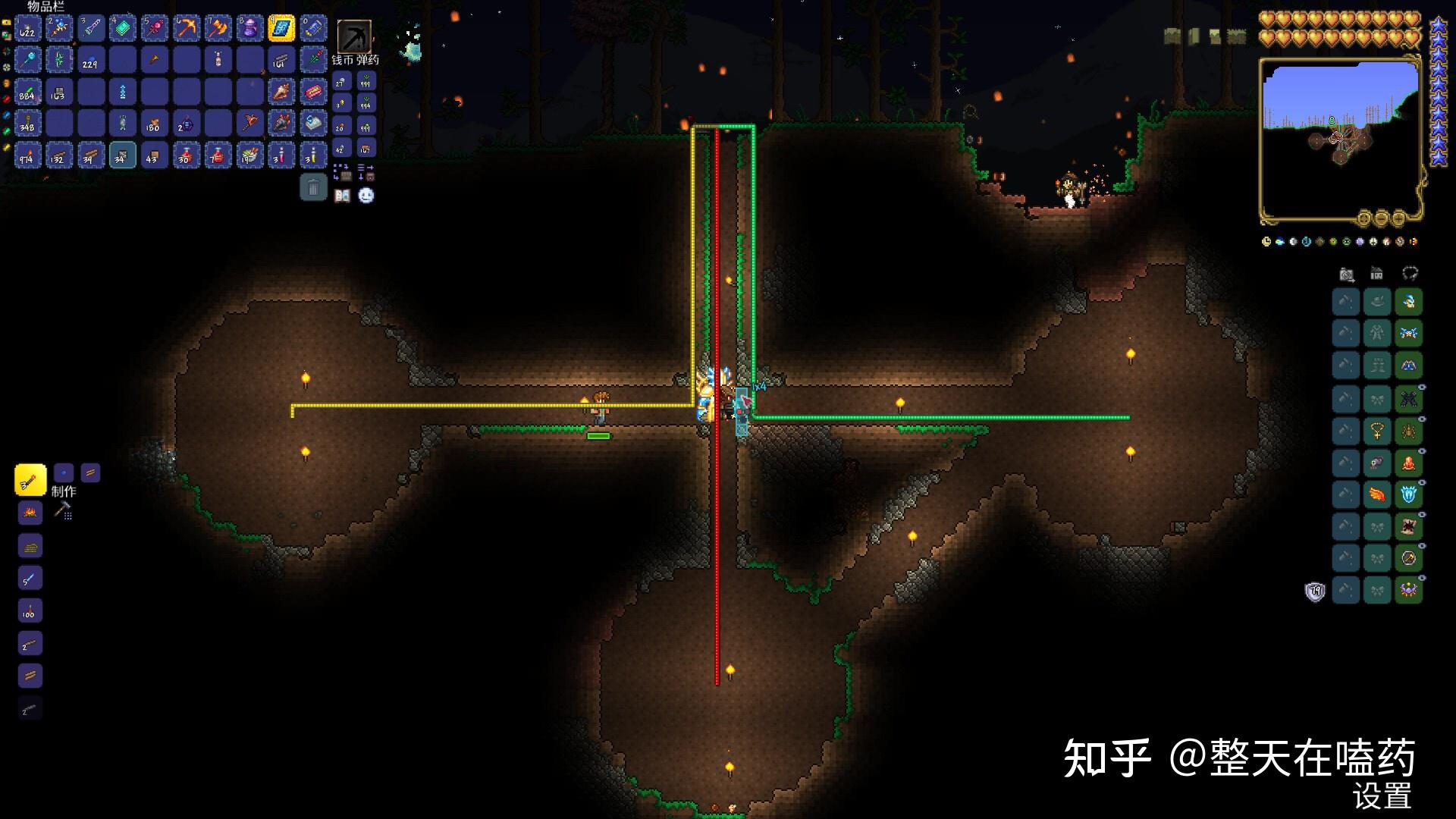The height and width of the screenshot is (819, 1456).
Task: Pick the purple potion flask in hotbar
Action: pyautogui.click(x=249, y=28)
